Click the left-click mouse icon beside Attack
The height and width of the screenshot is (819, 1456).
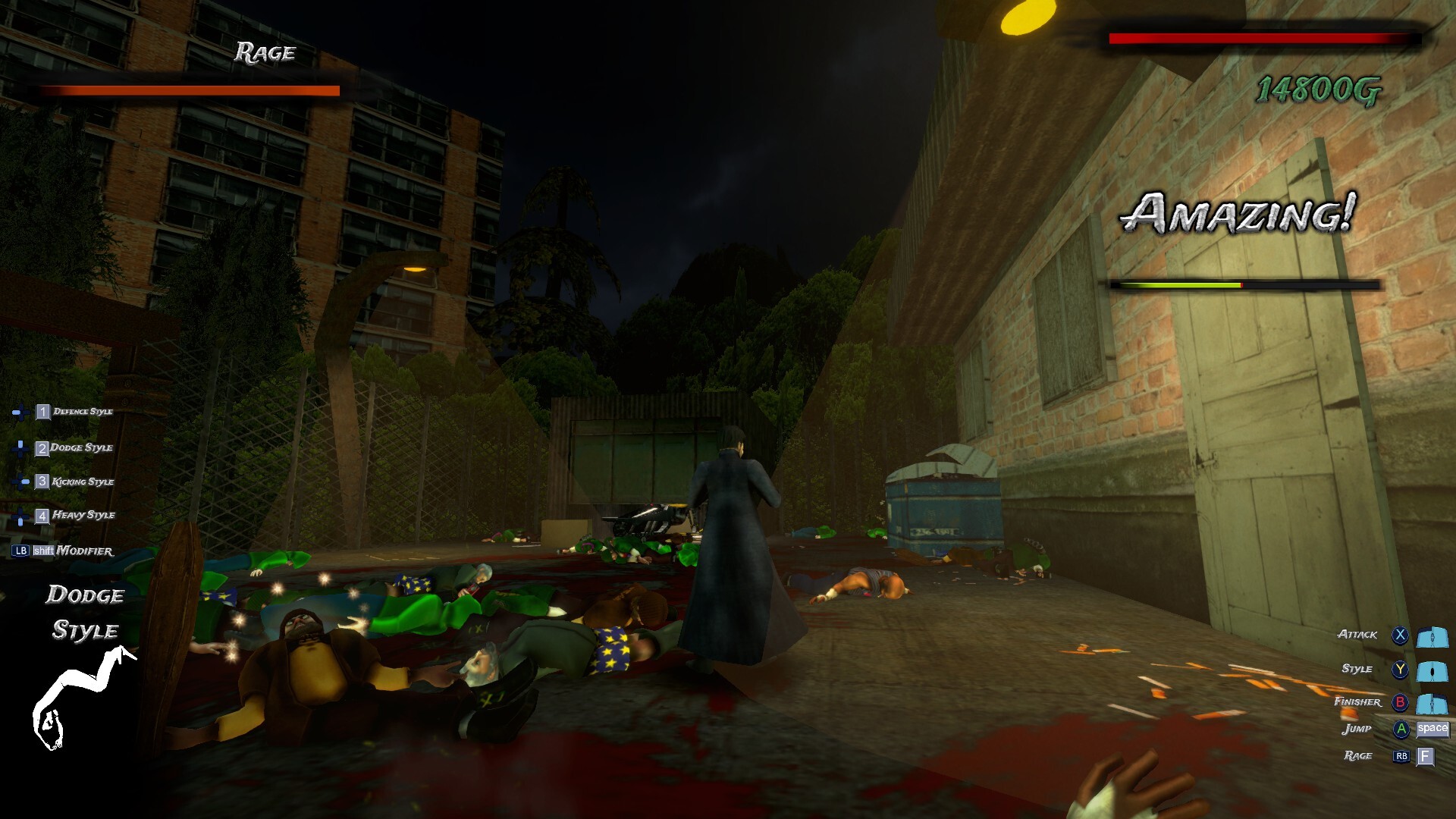1432,637
